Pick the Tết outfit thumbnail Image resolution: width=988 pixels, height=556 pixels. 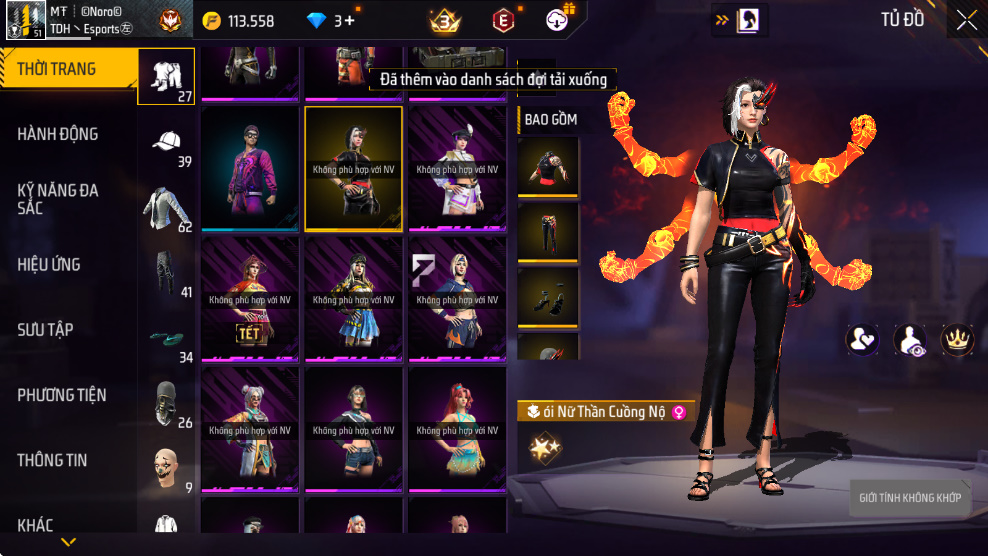(250, 299)
